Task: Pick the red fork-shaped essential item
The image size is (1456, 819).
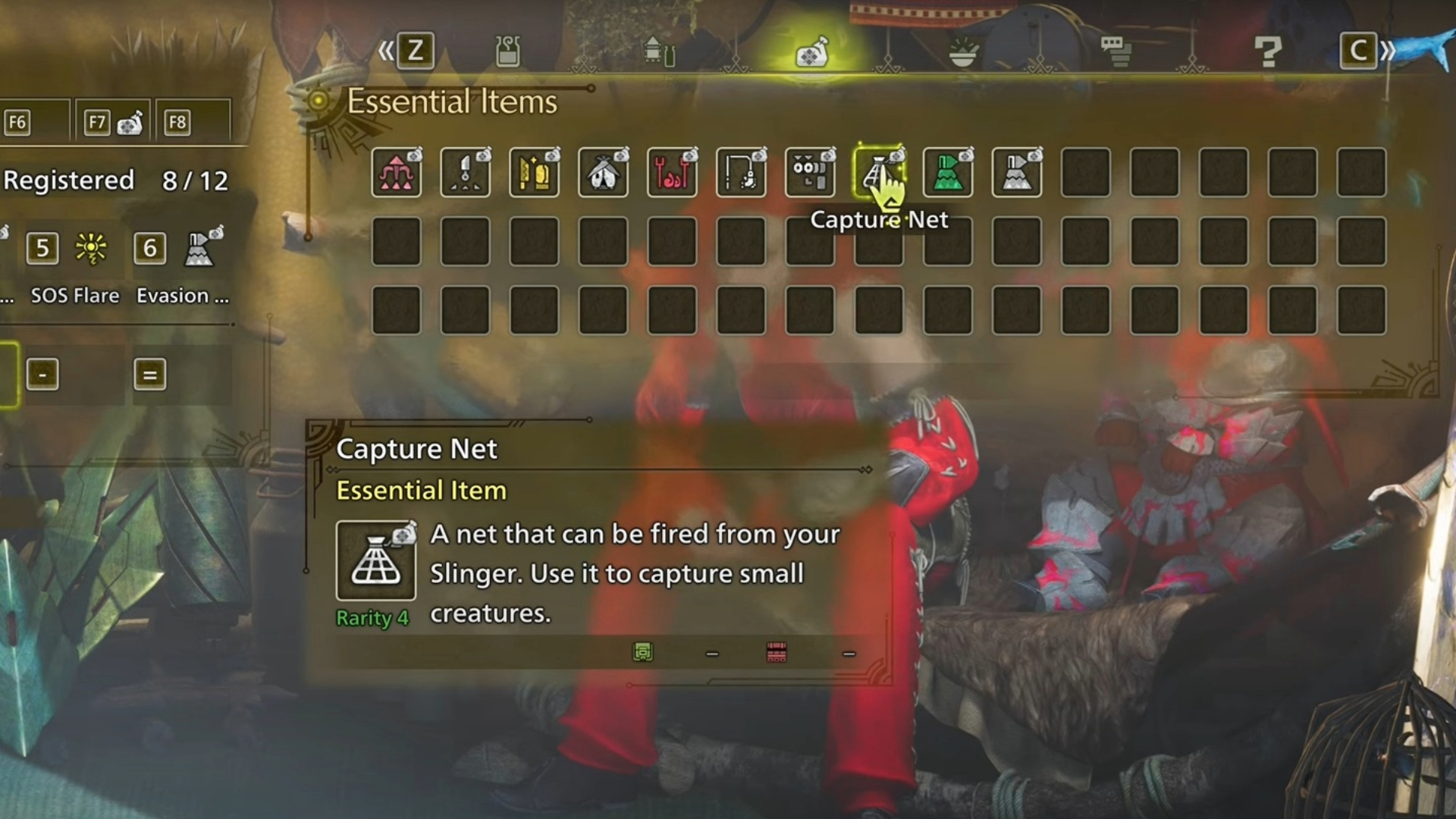Action: pyautogui.click(x=672, y=173)
